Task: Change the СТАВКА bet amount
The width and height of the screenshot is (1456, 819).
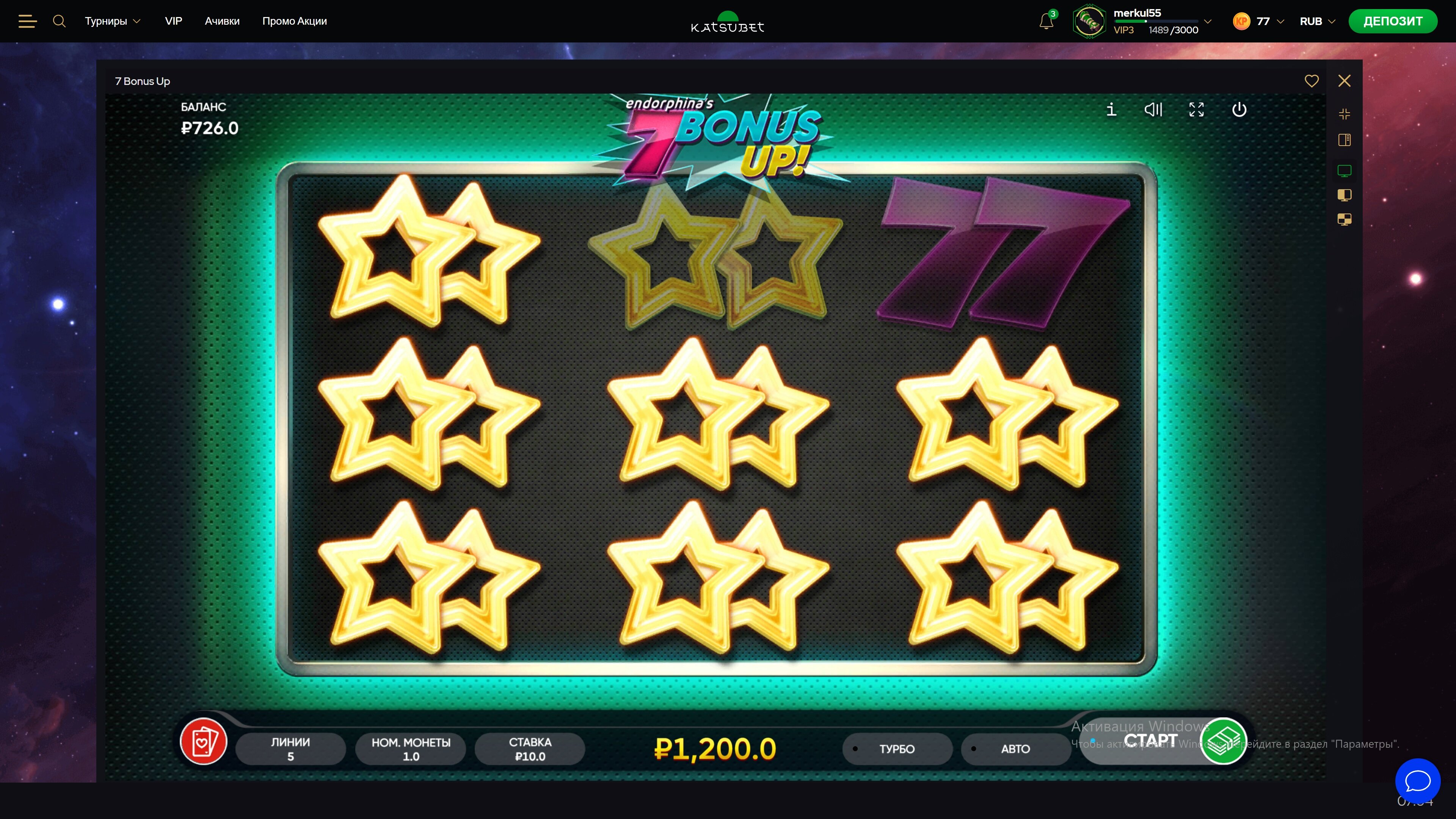Action: pos(530,749)
